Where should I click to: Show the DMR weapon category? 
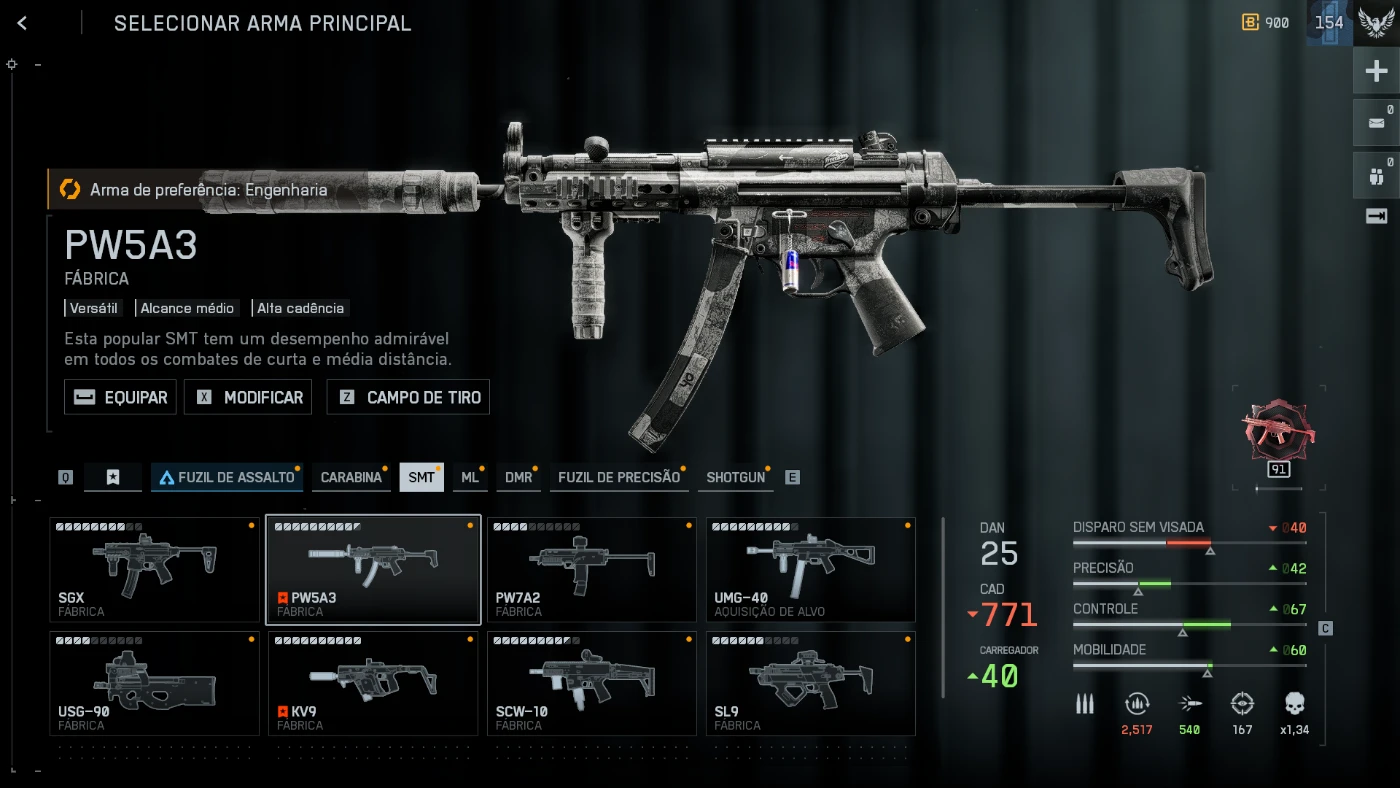tap(518, 477)
